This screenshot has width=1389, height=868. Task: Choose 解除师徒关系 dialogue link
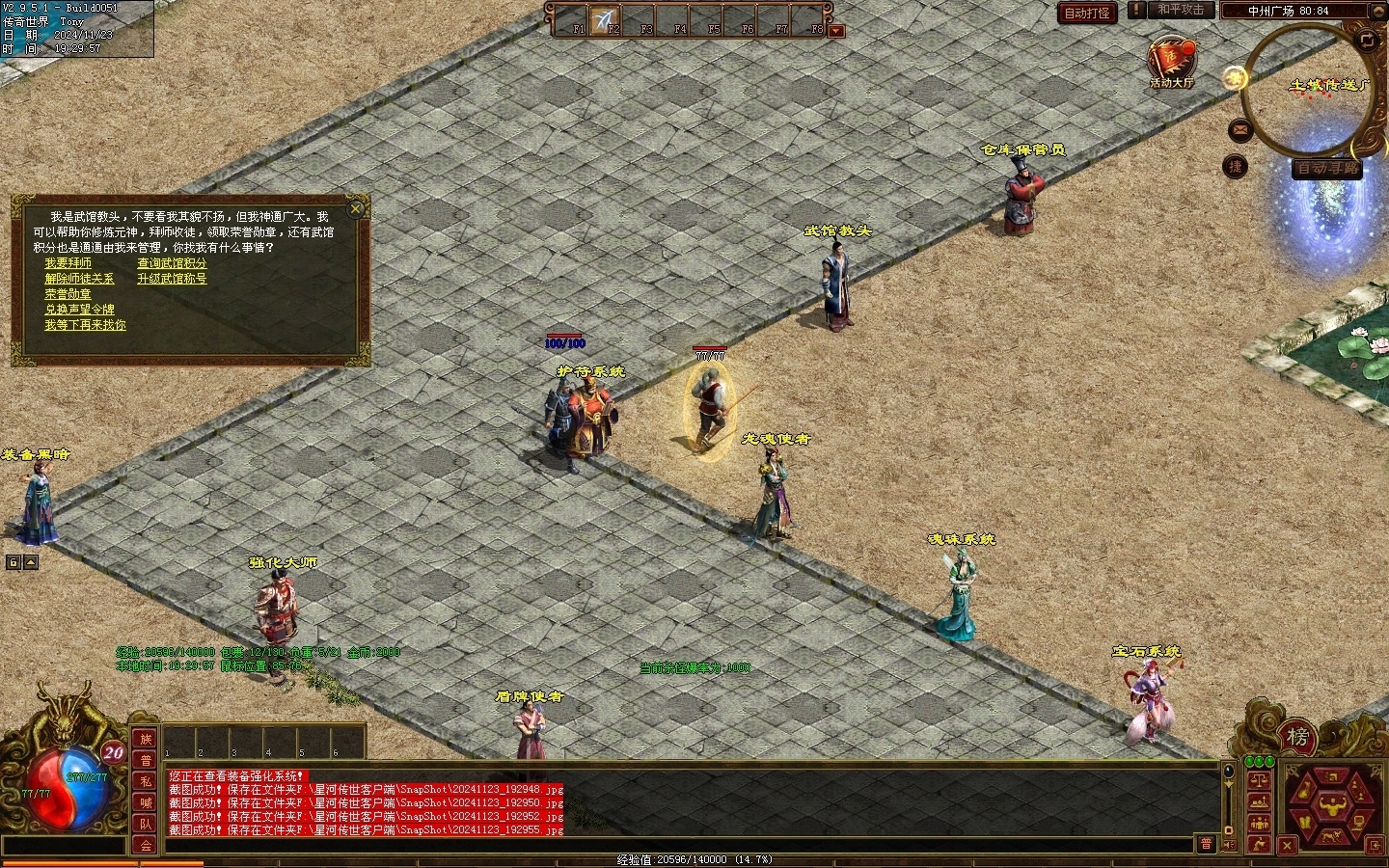[79, 279]
